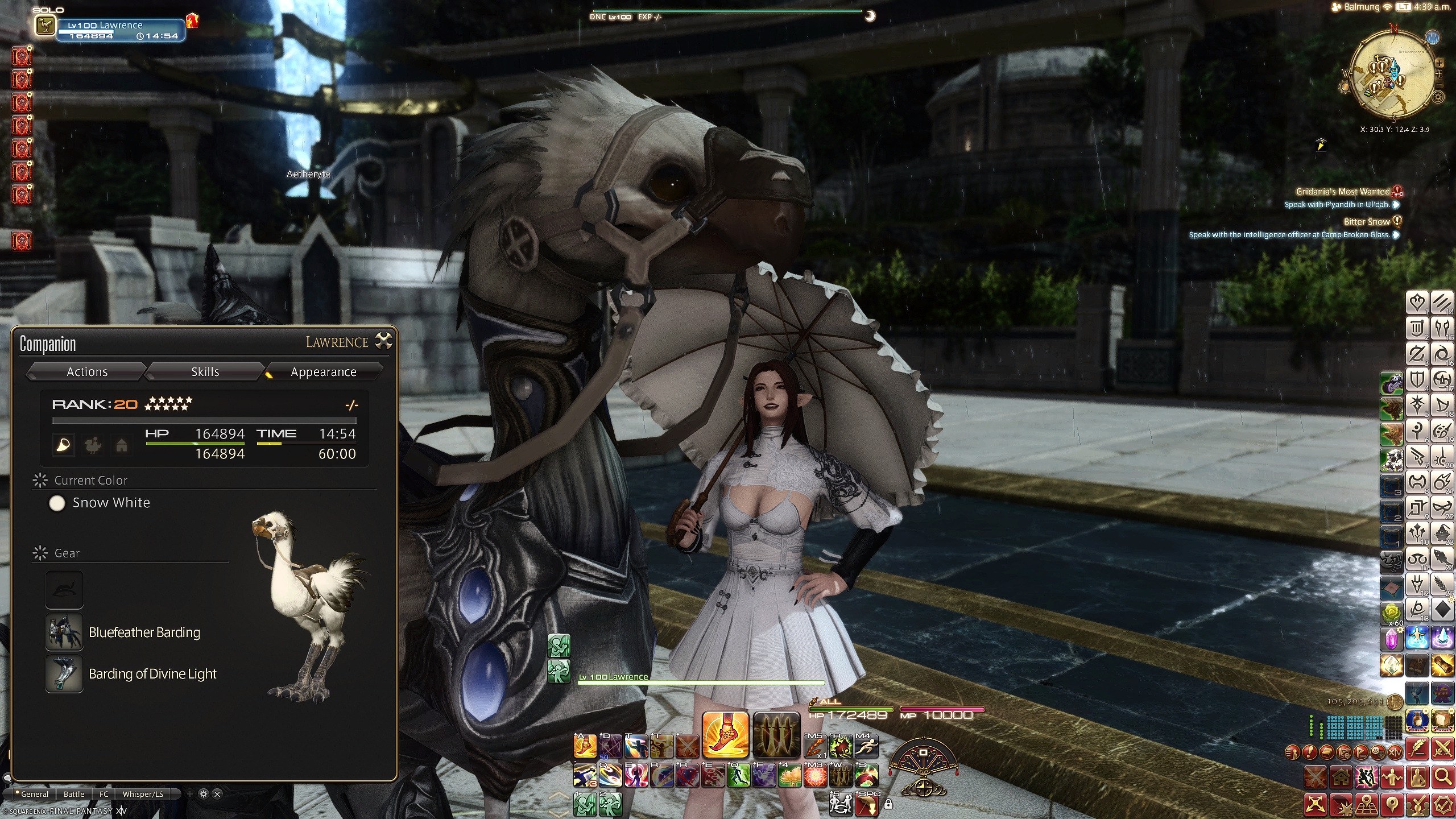Select the Gridania's Most Wanted quest entry
The width and height of the screenshot is (1456, 819).
pos(1342,192)
